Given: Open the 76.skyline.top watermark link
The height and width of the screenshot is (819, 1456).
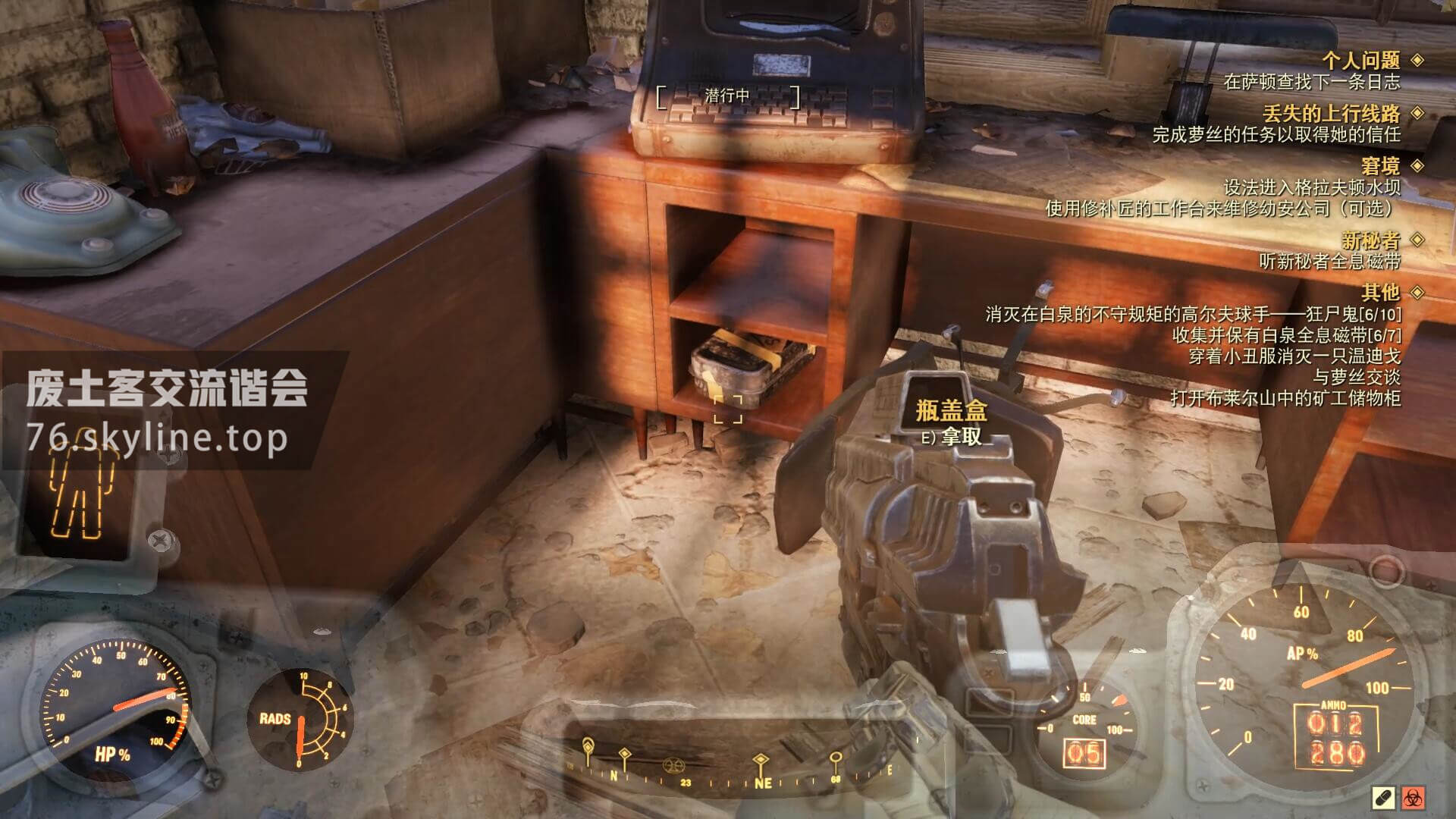Looking at the screenshot, I should click(158, 438).
